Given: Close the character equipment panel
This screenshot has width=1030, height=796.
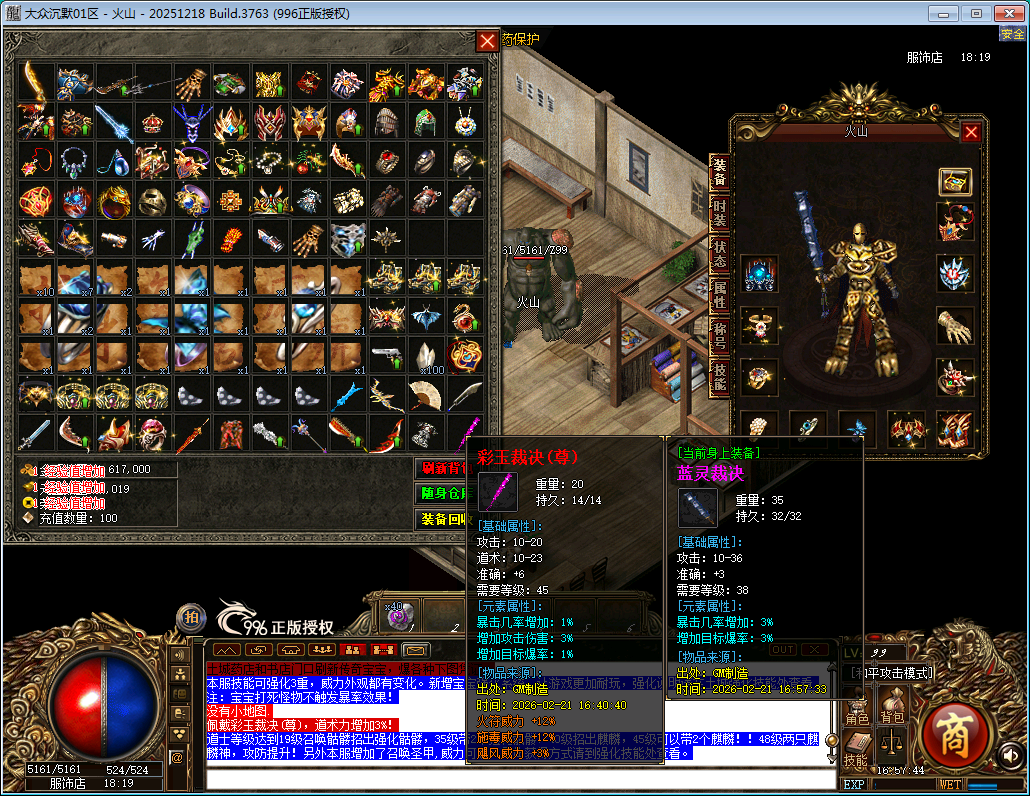Looking at the screenshot, I should pyautogui.click(x=970, y=132).
